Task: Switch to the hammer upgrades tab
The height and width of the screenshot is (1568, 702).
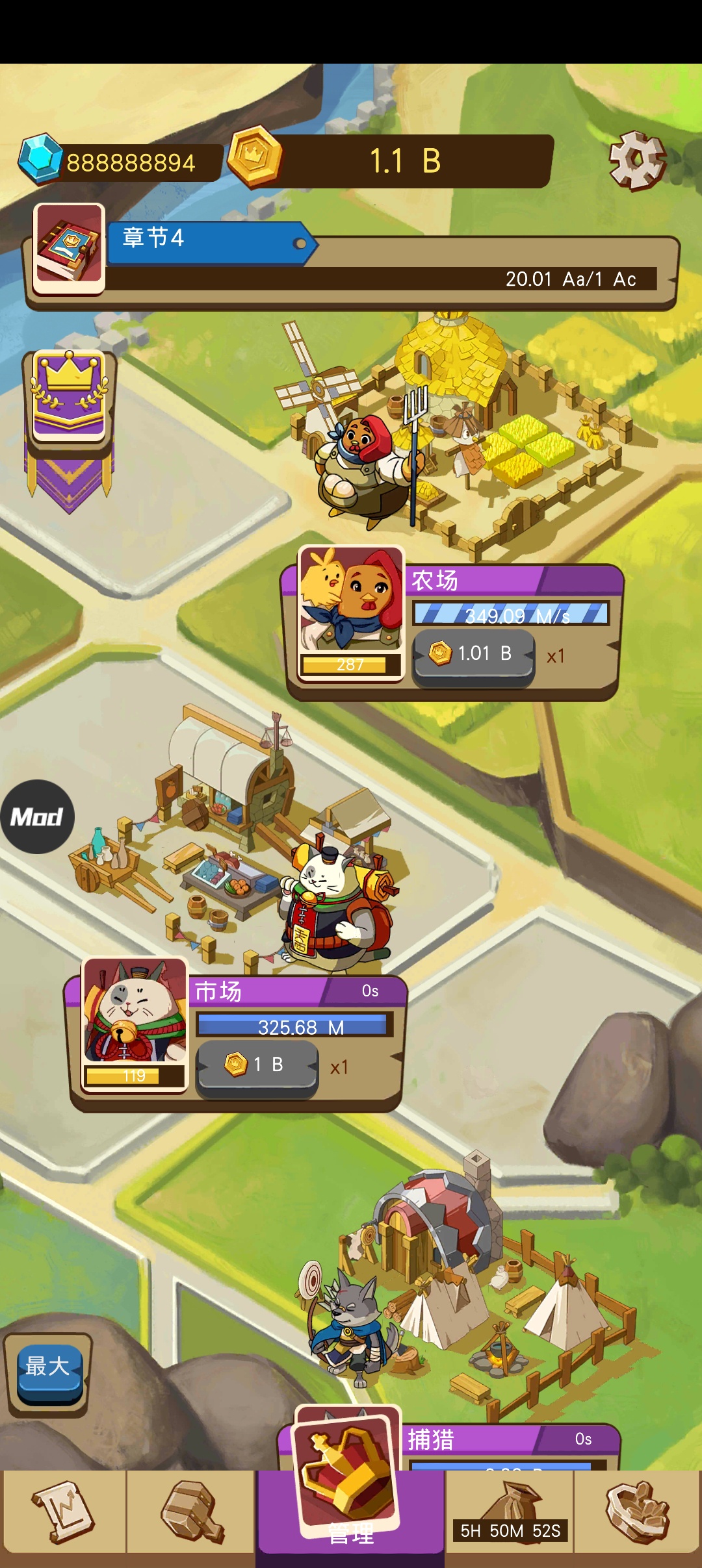Action: coord(191,1512)
